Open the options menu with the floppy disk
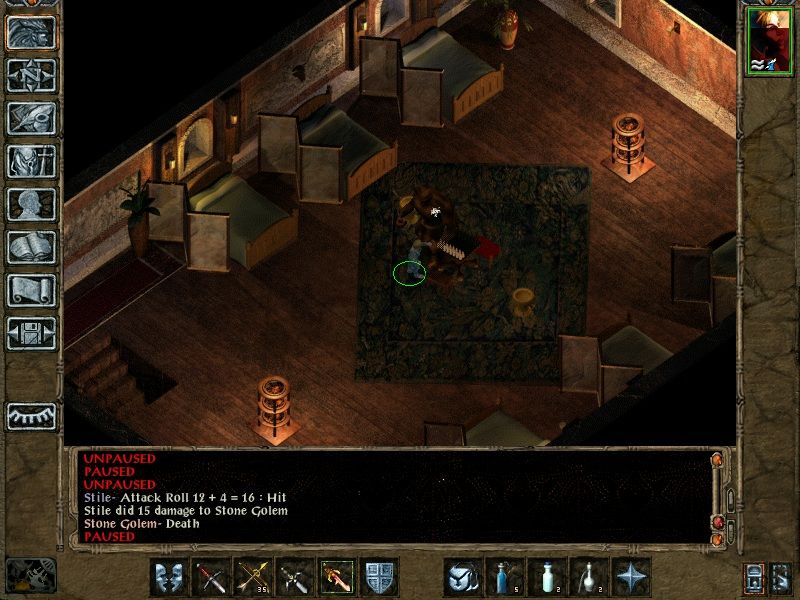Viewport: 800px width, 600px height. click(31, 333)
